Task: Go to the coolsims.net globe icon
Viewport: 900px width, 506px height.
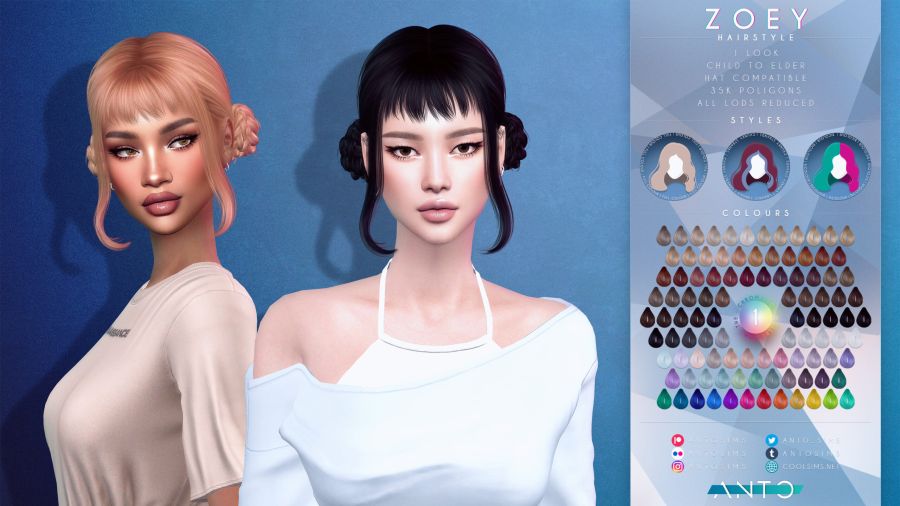Action: tap(771, 466)
